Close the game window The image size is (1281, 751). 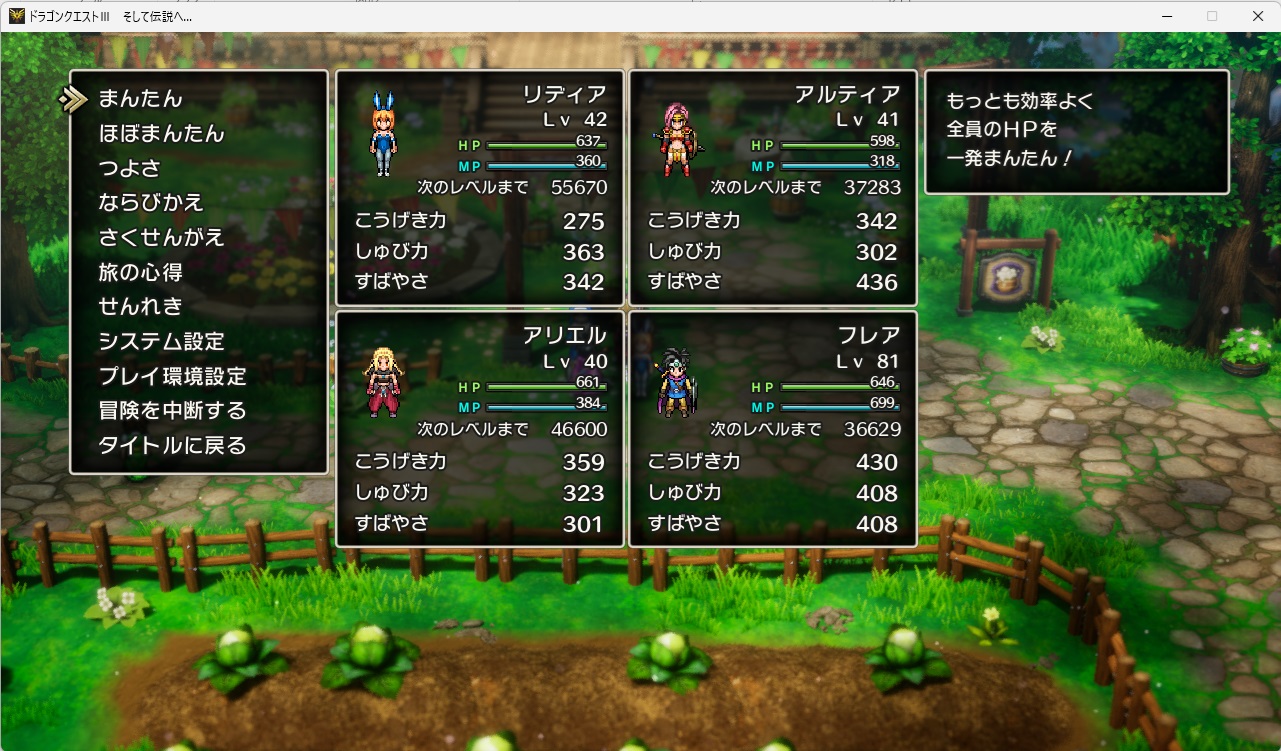click(x=1258, y=16)
